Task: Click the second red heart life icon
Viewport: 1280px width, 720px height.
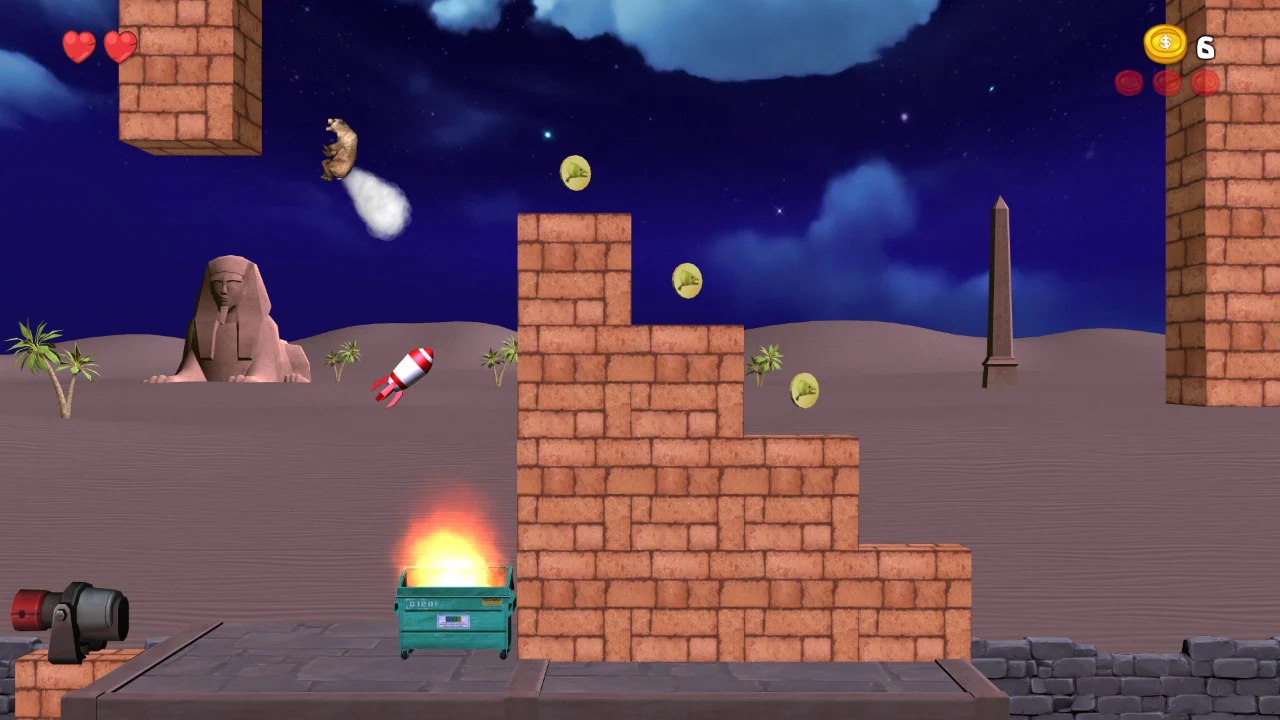Action: 119,45
